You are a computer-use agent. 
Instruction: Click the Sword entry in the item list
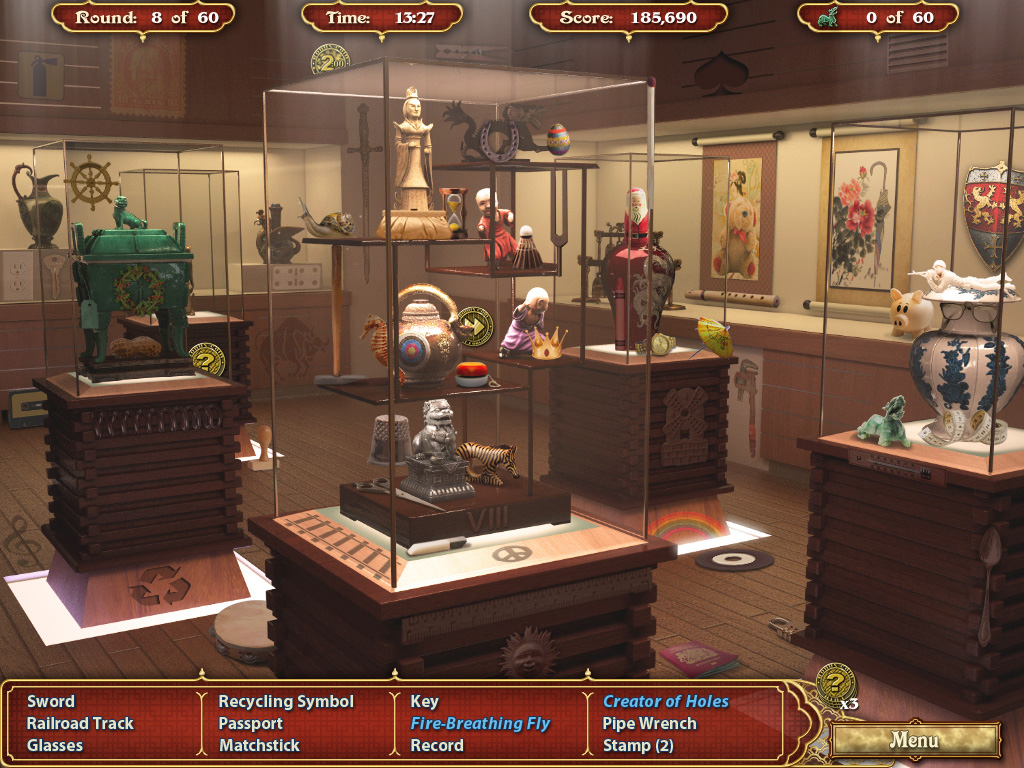click(51, 702)
